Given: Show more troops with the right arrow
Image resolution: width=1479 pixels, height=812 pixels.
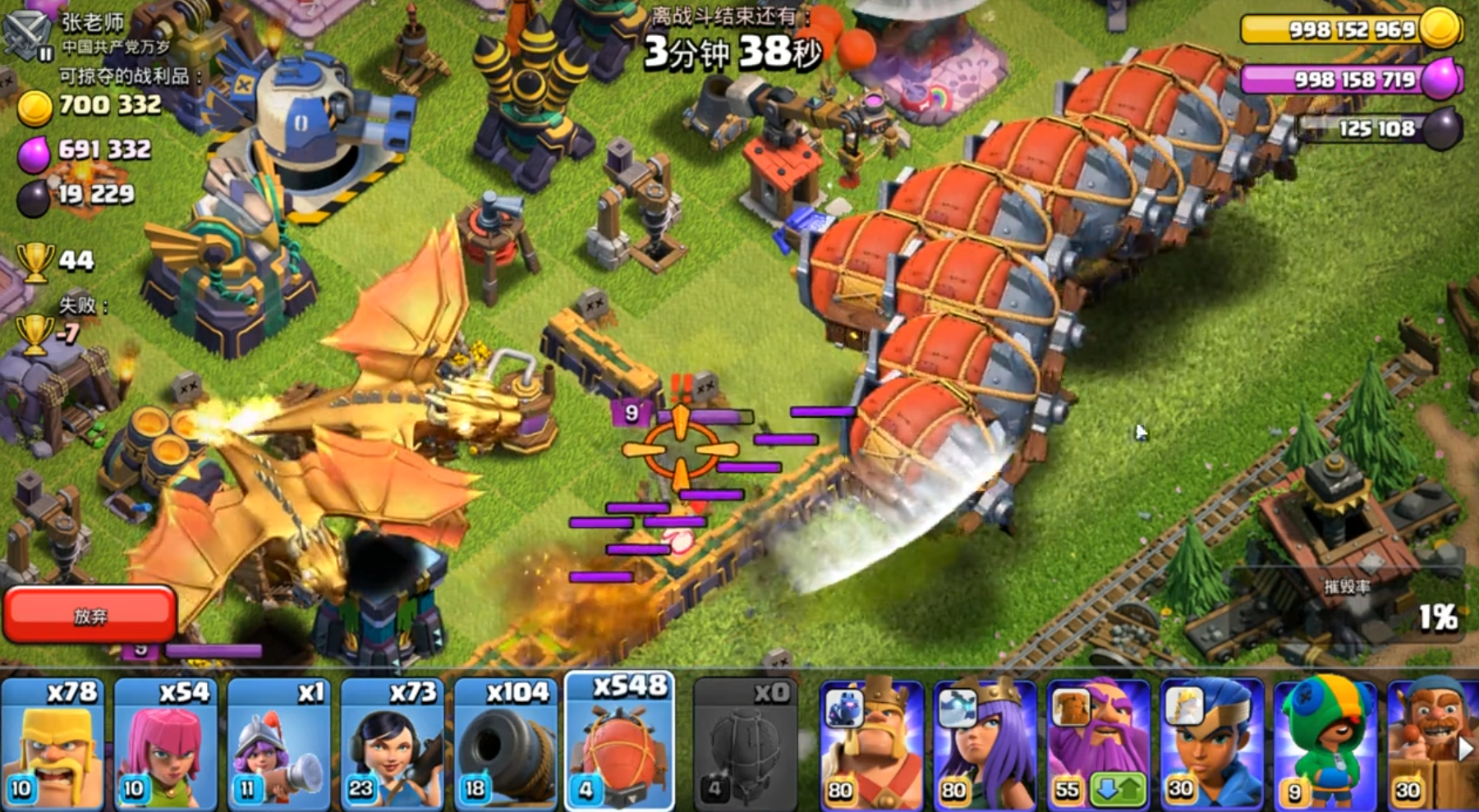Looking at the screenshot, I should [x=1465, y=749].
